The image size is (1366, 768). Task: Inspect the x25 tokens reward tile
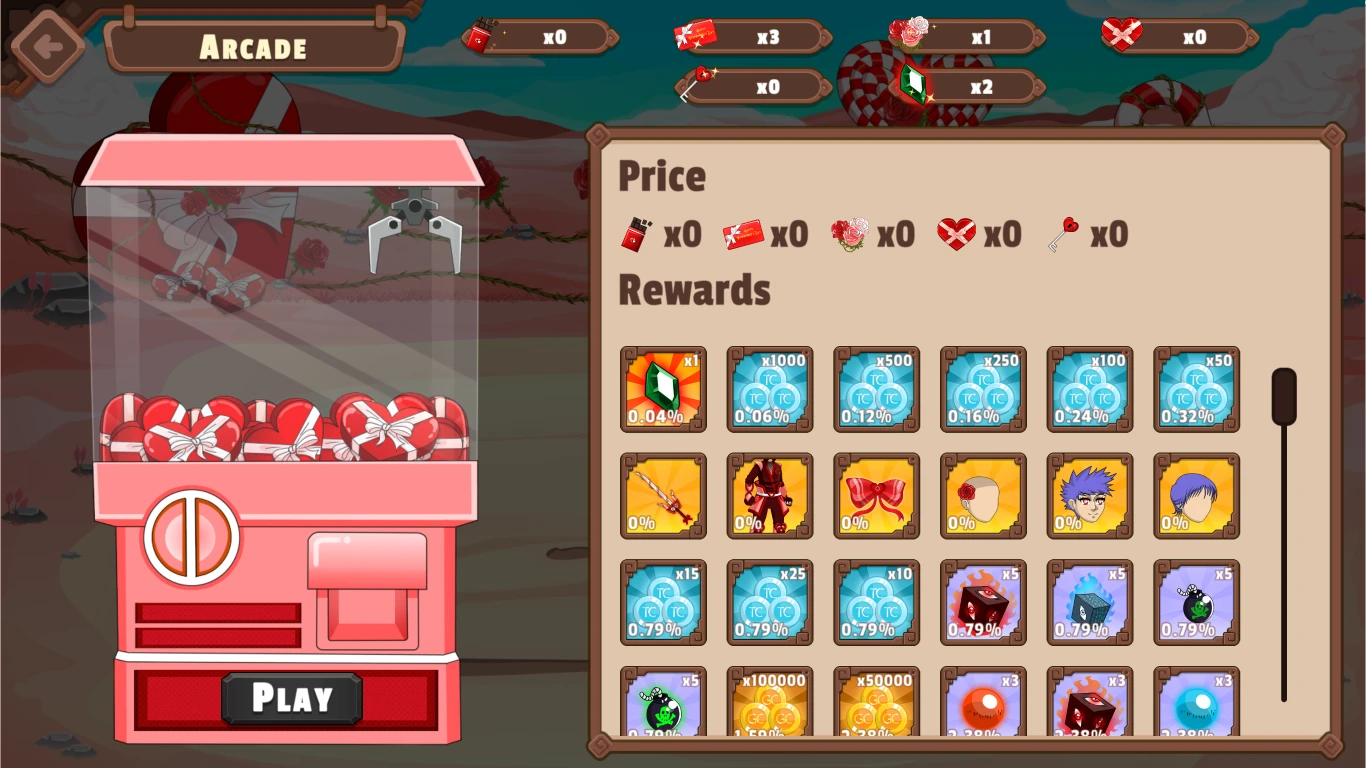pos(770,602)
